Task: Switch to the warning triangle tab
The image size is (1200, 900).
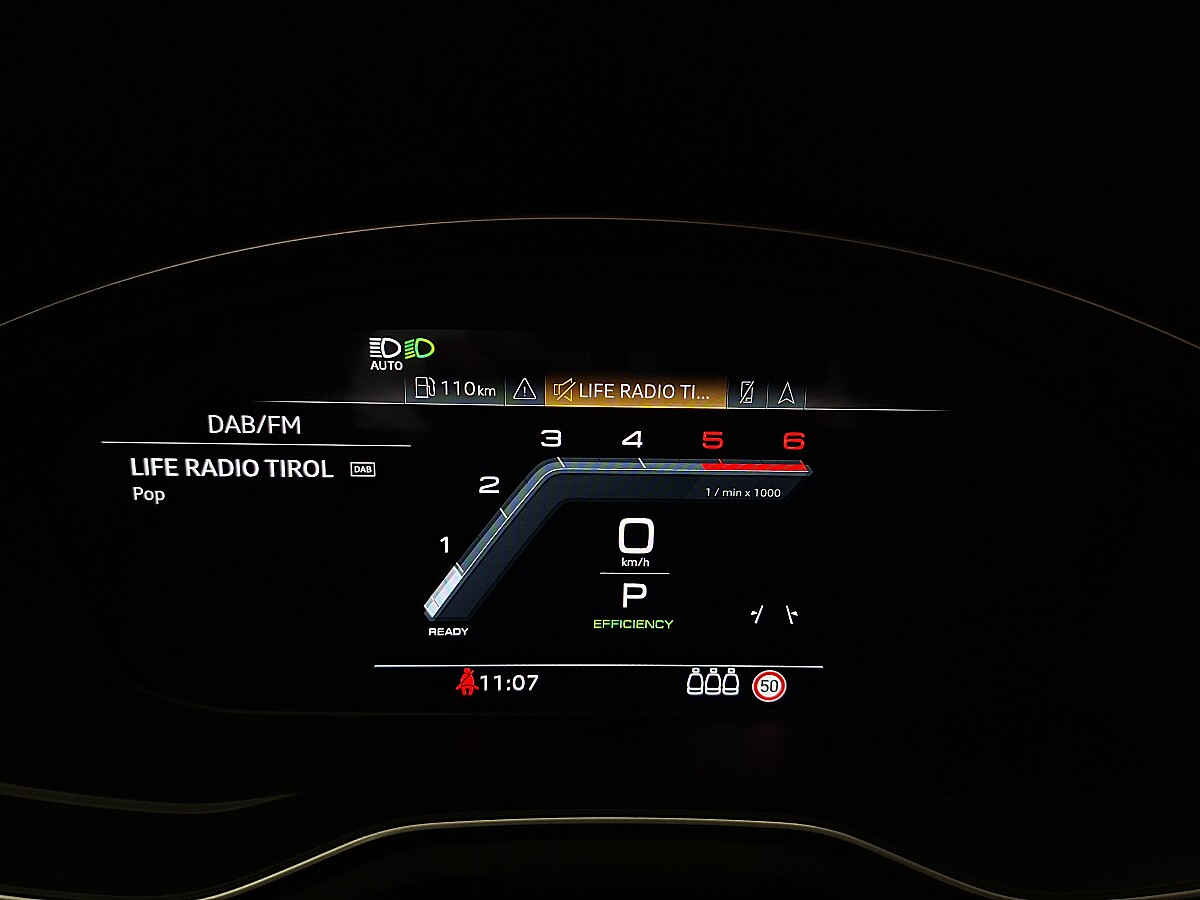Action: 525,391
